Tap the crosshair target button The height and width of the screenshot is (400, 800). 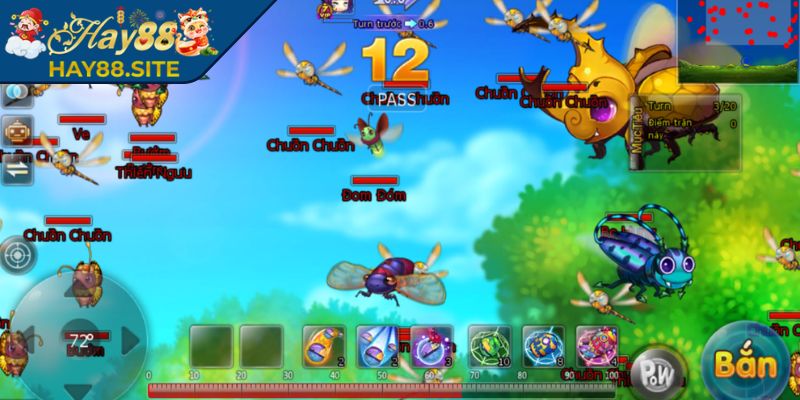pyautogui.click(x=16, y=255)
